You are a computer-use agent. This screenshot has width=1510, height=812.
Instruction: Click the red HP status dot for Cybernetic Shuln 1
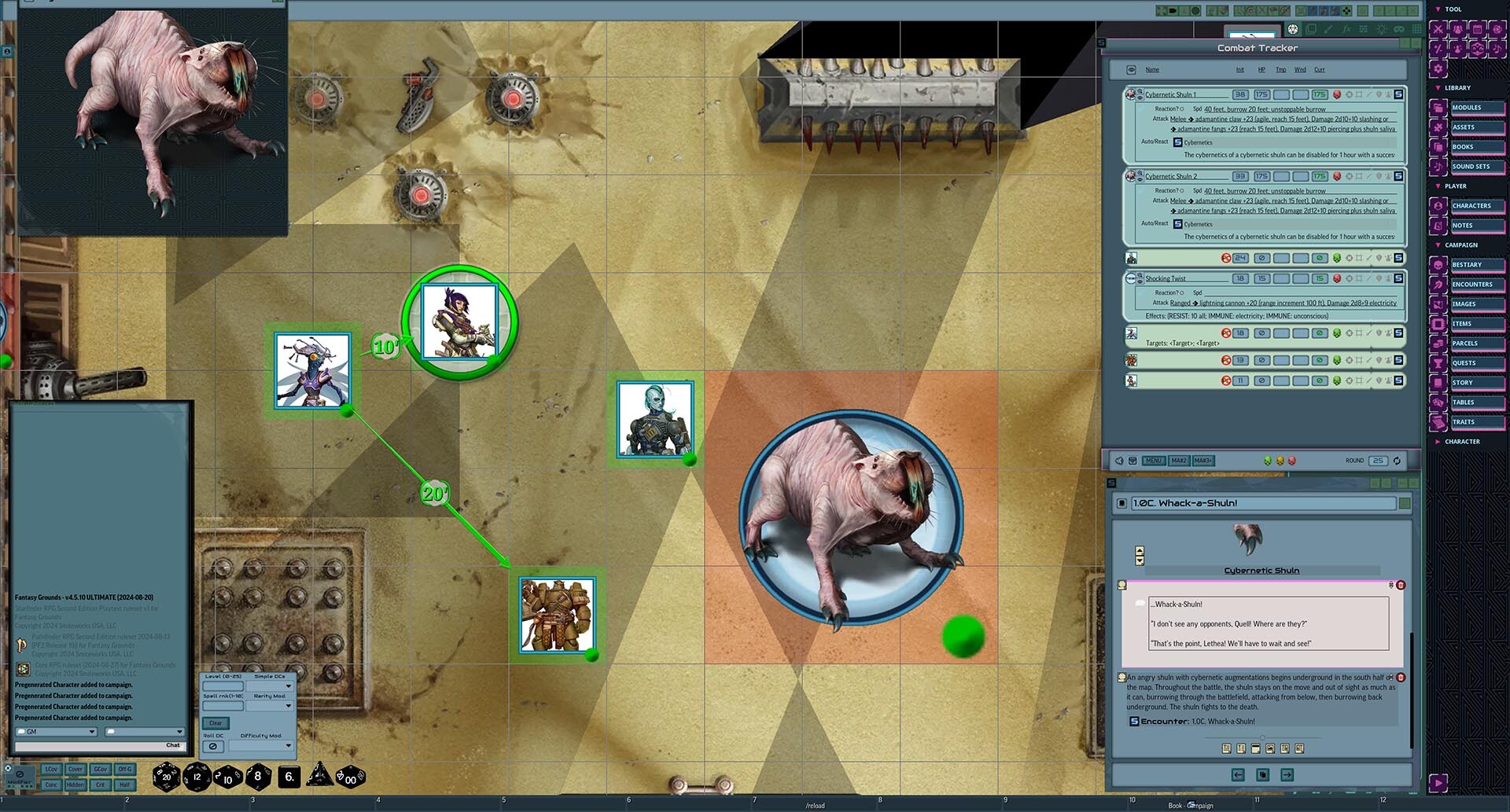coord(1338,94)
